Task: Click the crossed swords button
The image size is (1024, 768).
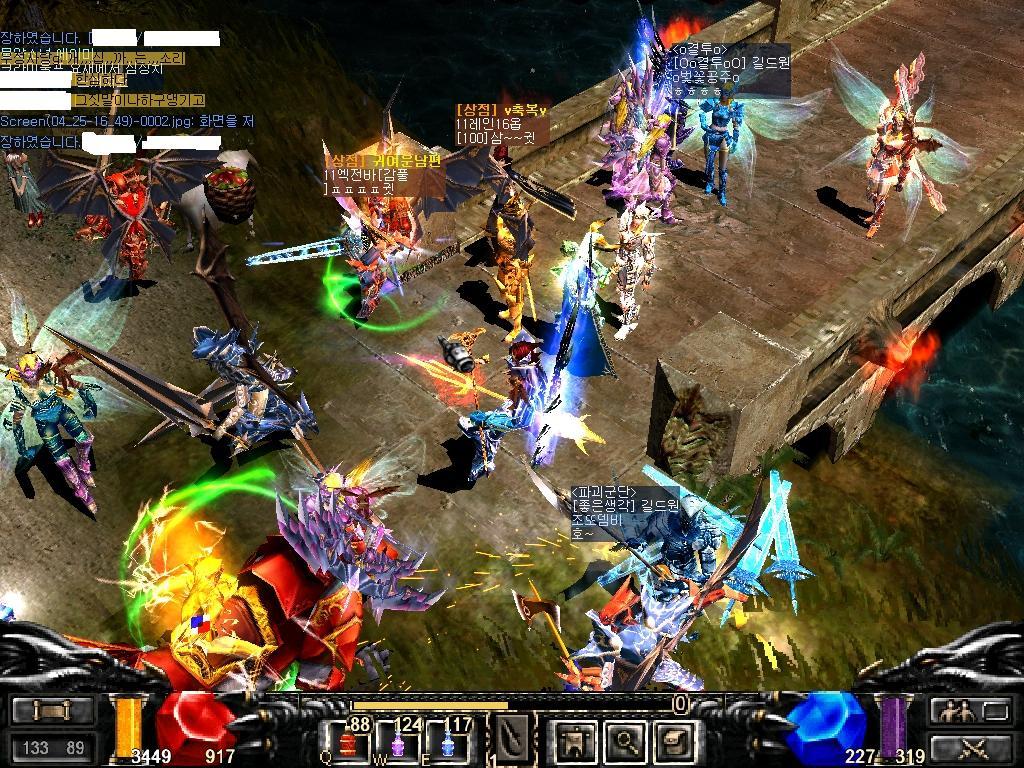Action: click(971, 746)
